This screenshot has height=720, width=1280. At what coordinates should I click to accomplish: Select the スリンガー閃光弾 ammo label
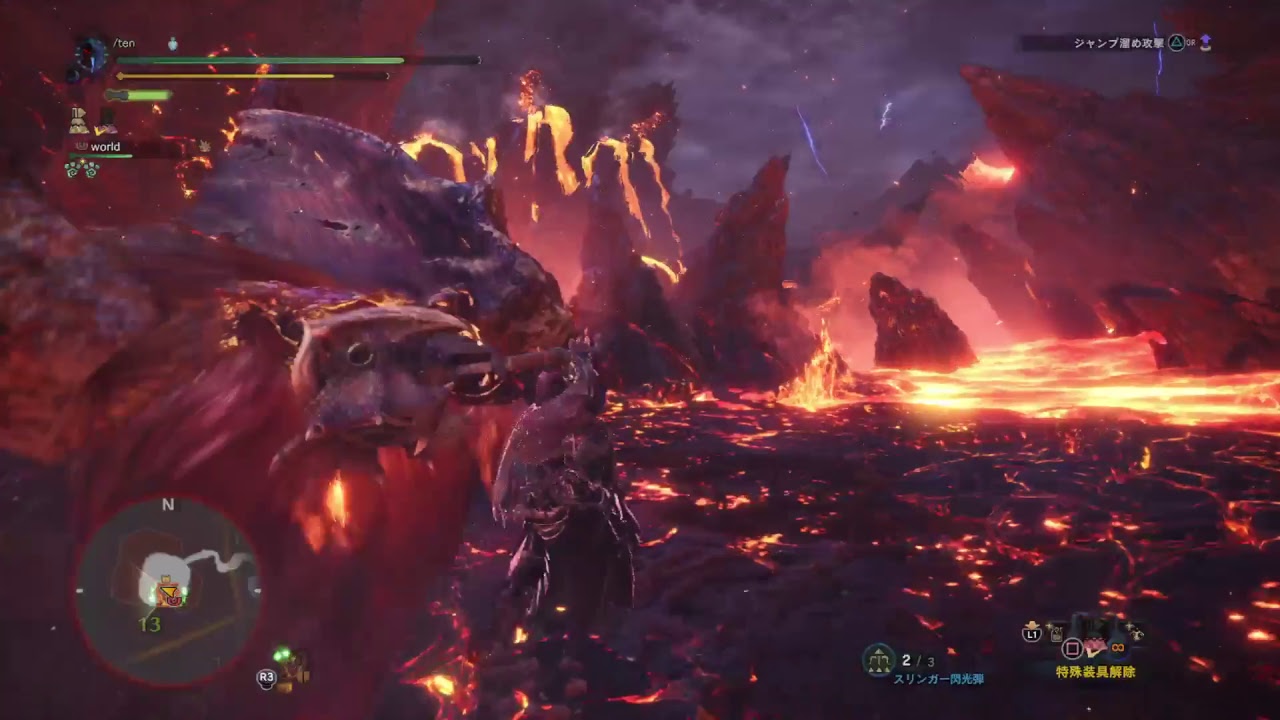[940, 679]
